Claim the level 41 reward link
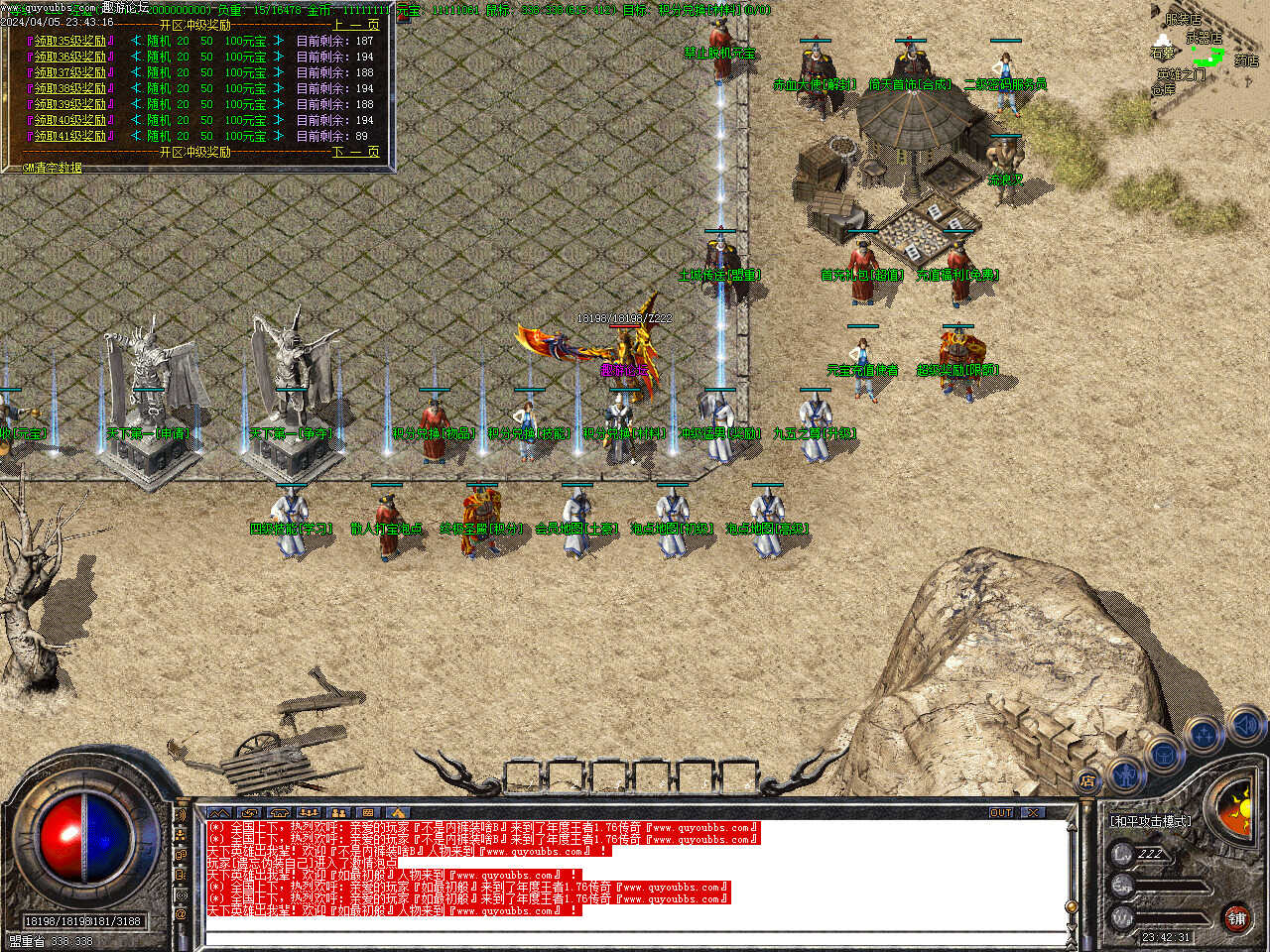 (70, 136)
